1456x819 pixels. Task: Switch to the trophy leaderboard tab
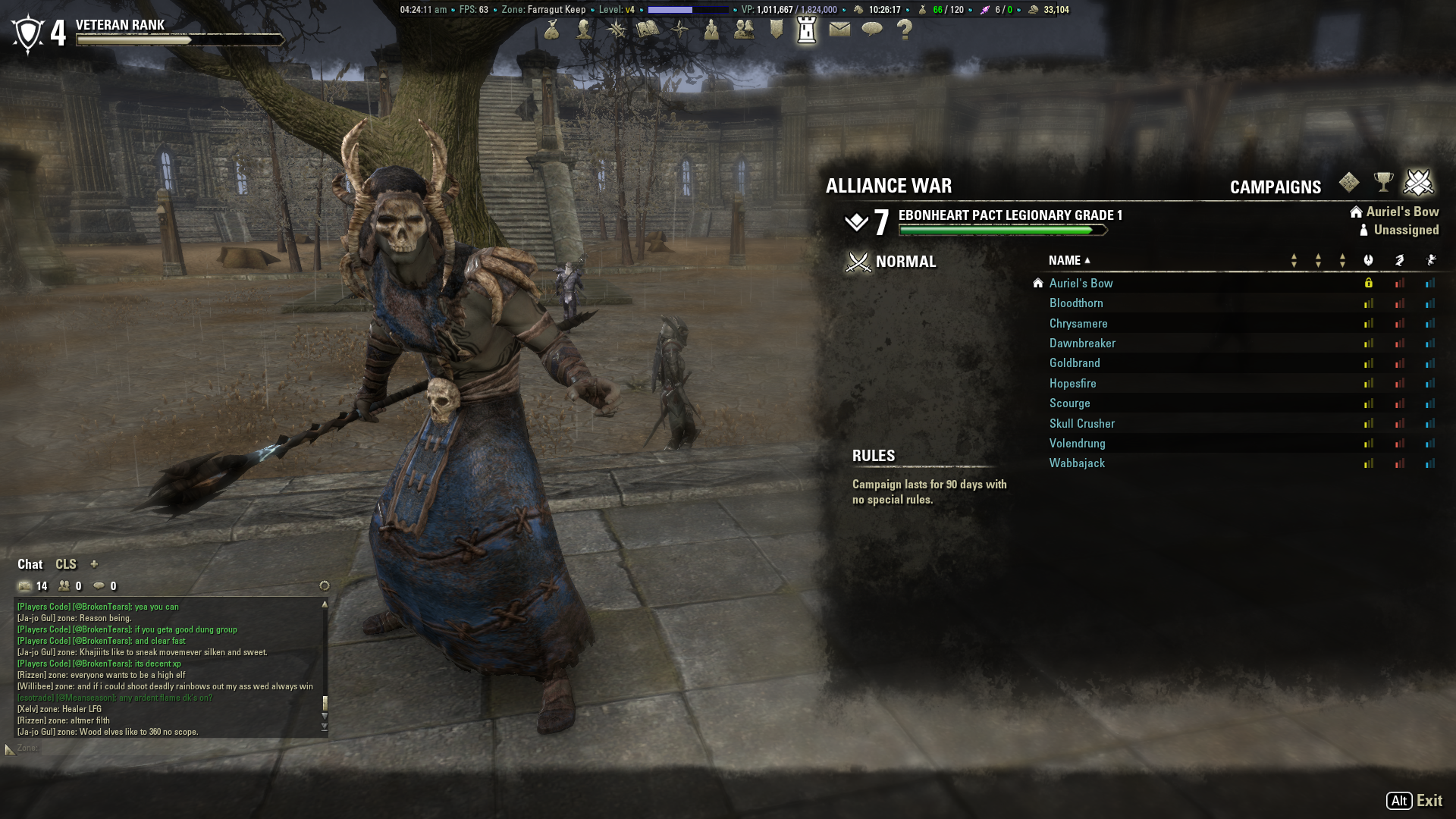[x=1383, y=183]
